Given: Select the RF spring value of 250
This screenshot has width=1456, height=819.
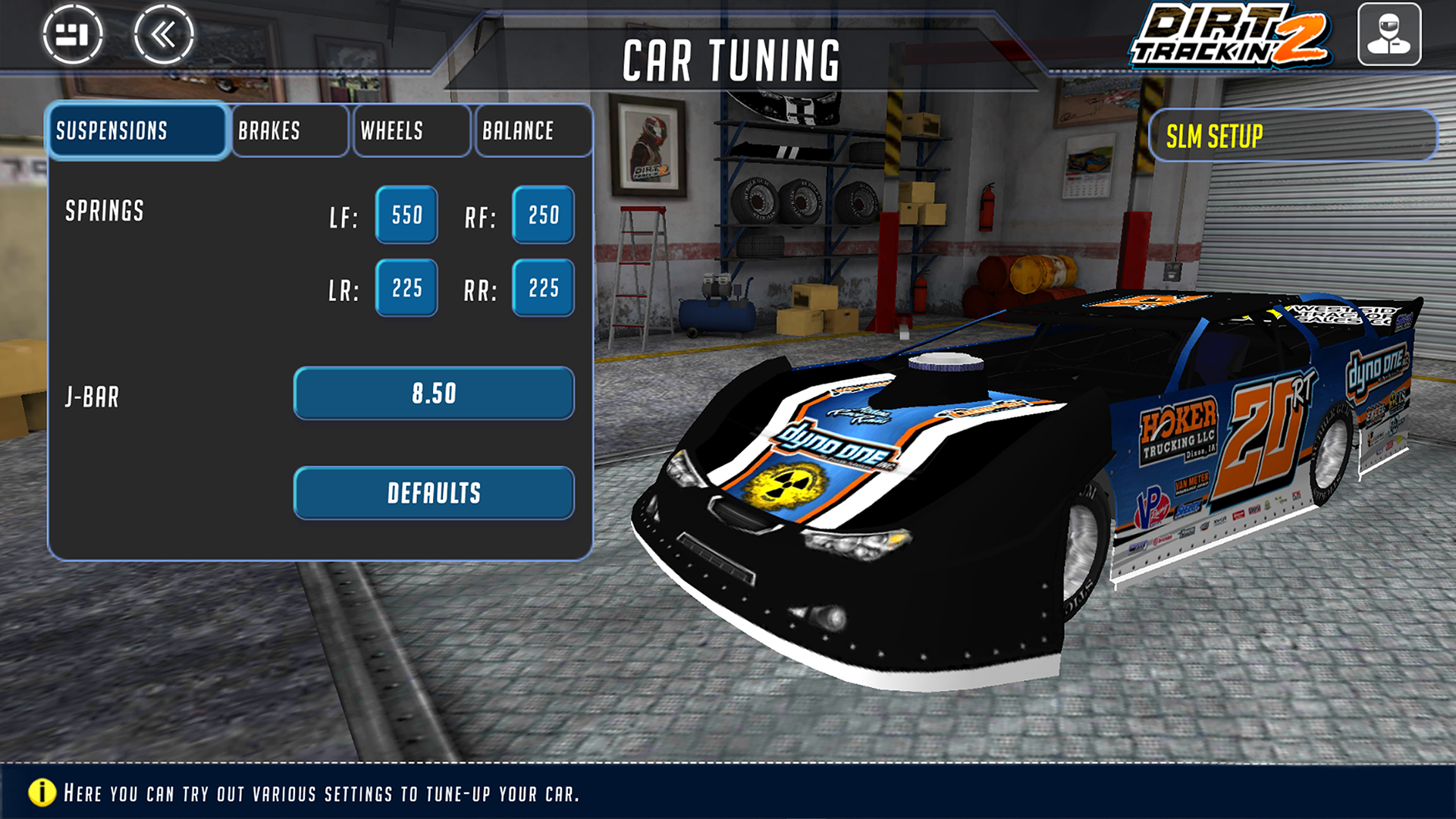Looking at the screenshot, I should coord(542,216).
